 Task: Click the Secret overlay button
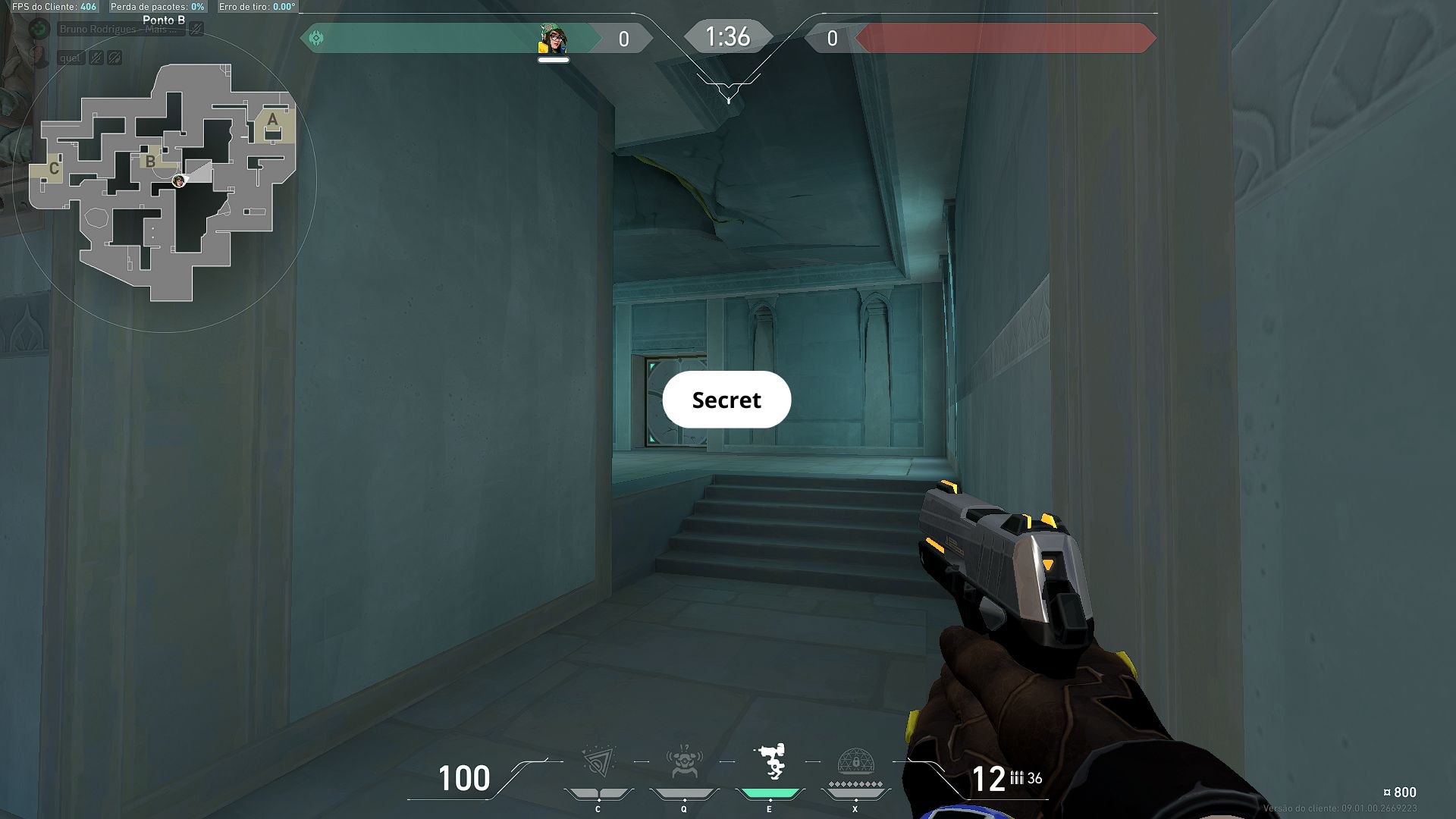[x=726, y=400]
